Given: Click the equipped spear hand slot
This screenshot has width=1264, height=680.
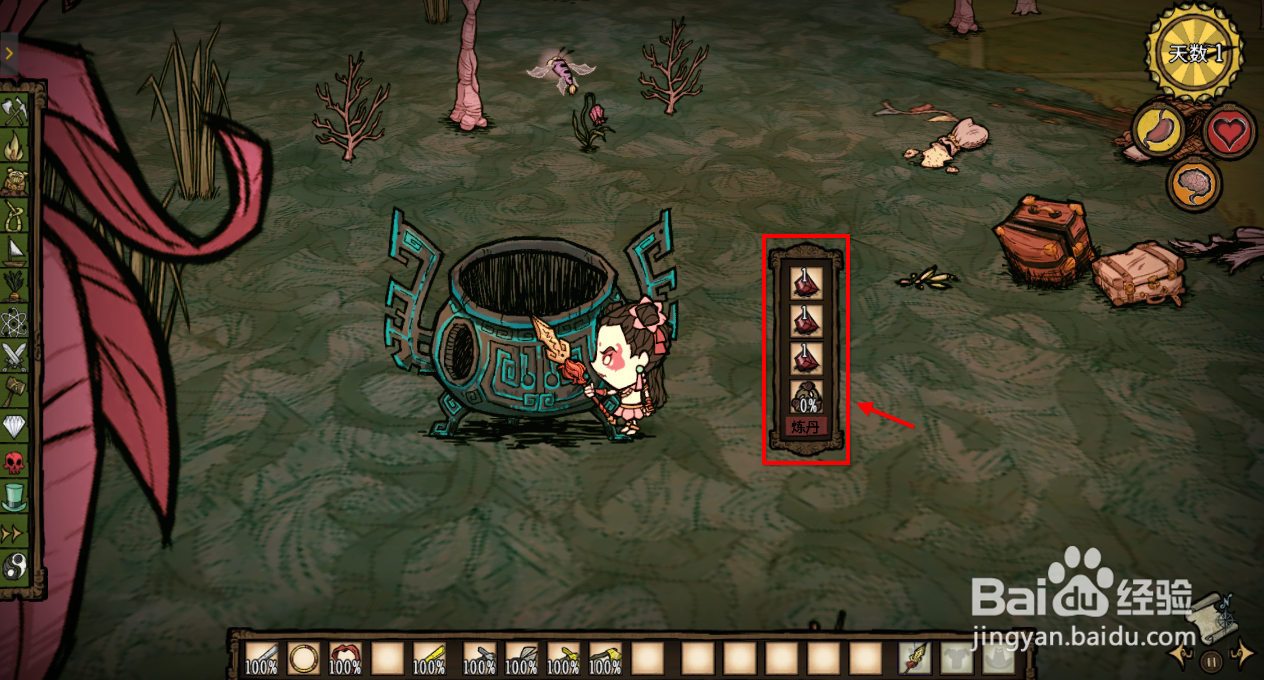Looking at the screenshot, I should click(915, 658).
